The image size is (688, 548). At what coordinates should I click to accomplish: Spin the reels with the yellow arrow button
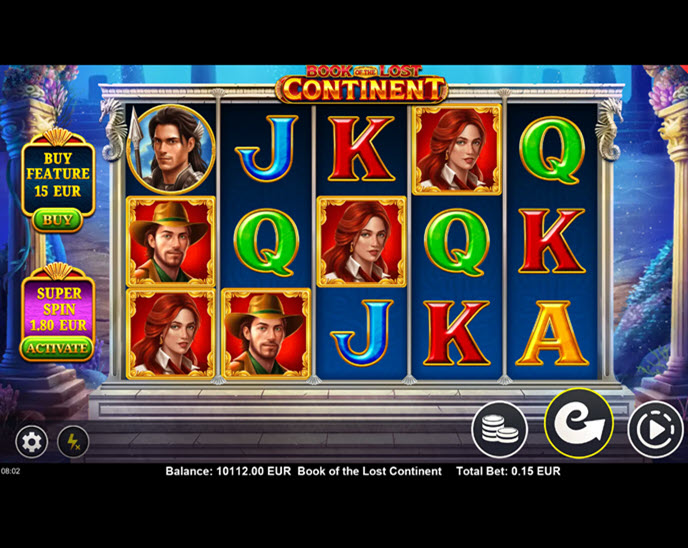tap(578, 424)
